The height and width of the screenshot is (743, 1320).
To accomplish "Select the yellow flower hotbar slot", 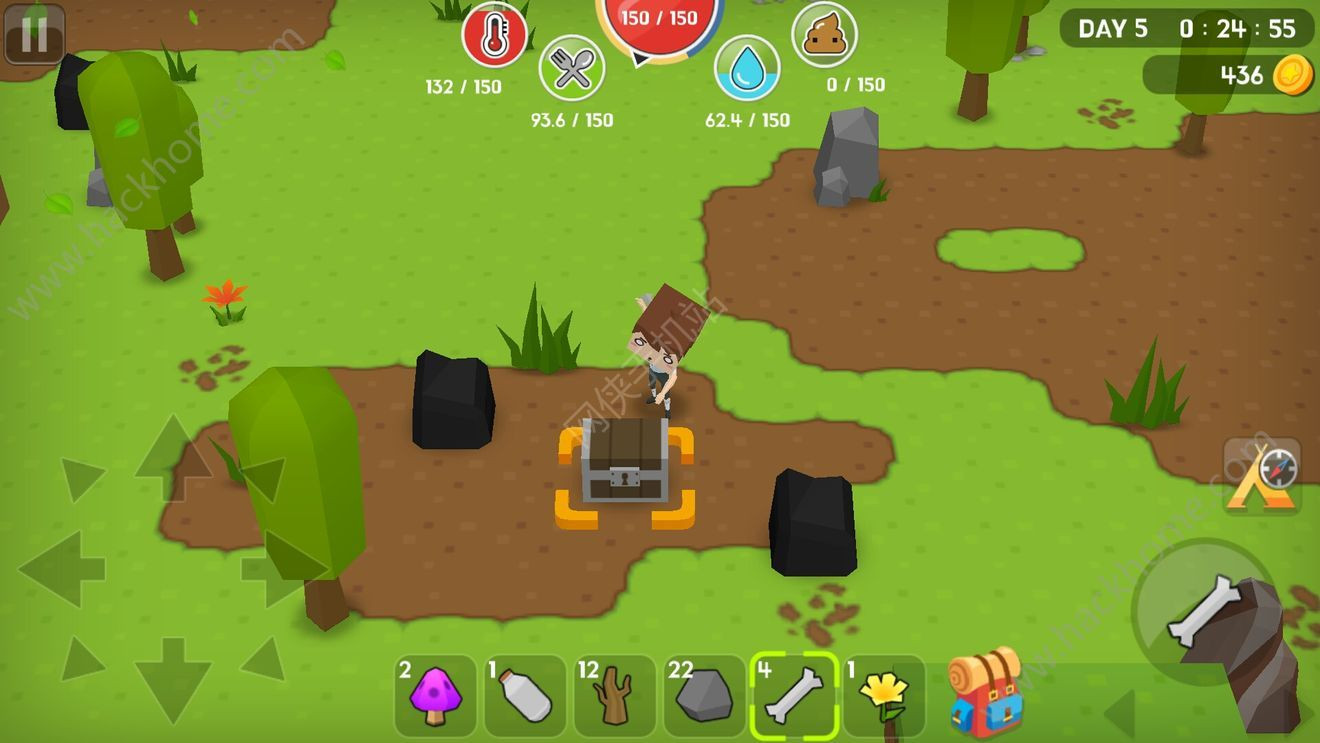I will point(883,695).
